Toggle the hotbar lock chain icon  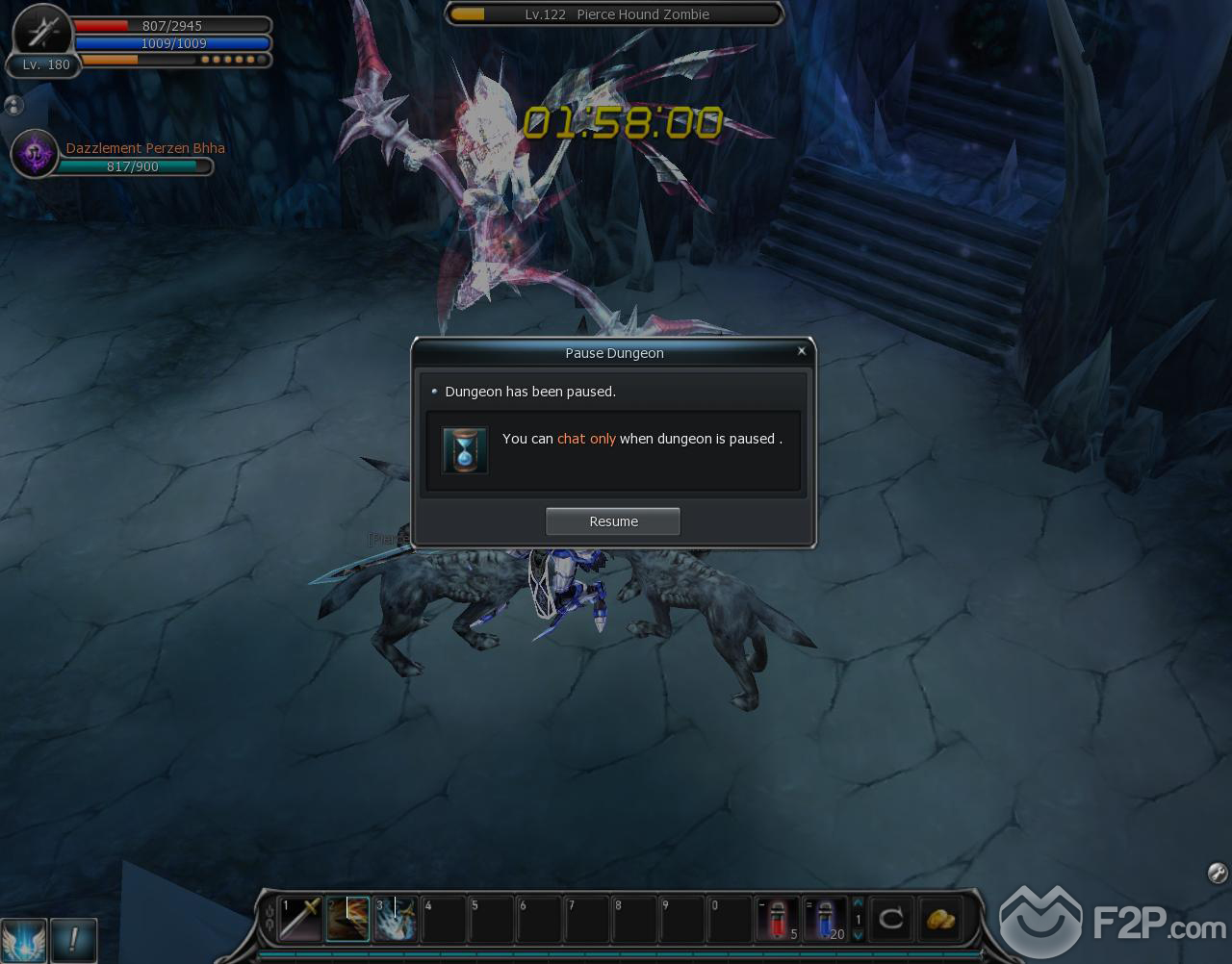tap(269, 919)
